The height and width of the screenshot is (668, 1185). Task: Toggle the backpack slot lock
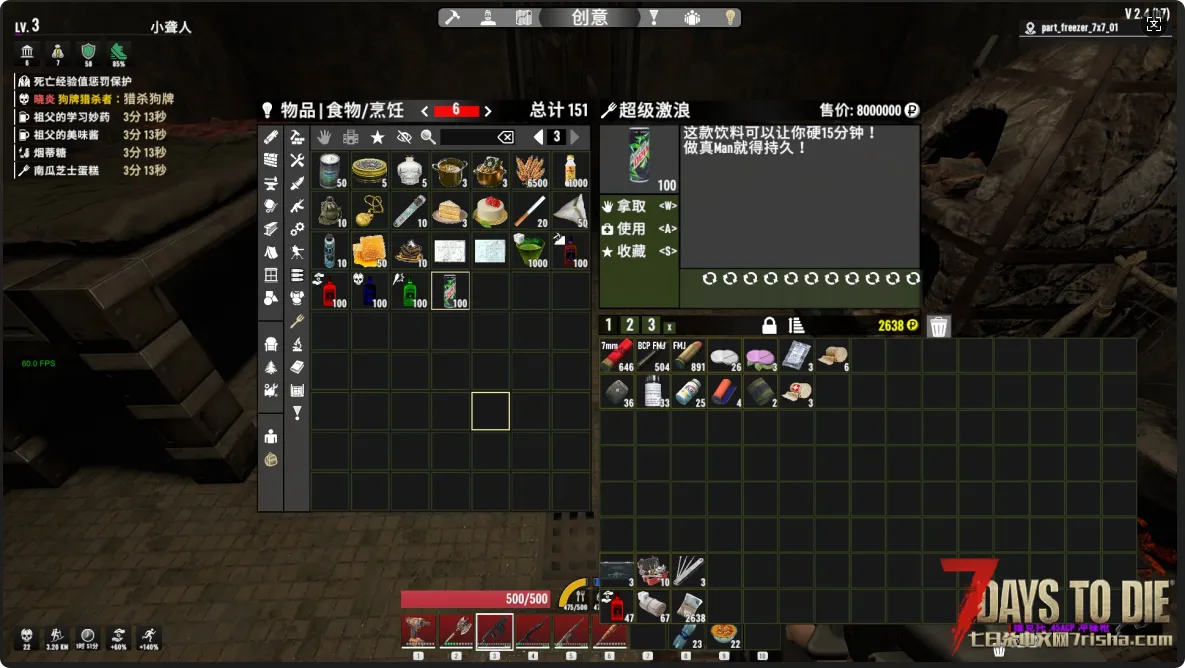pyautogui.click(x=769, y=326)
